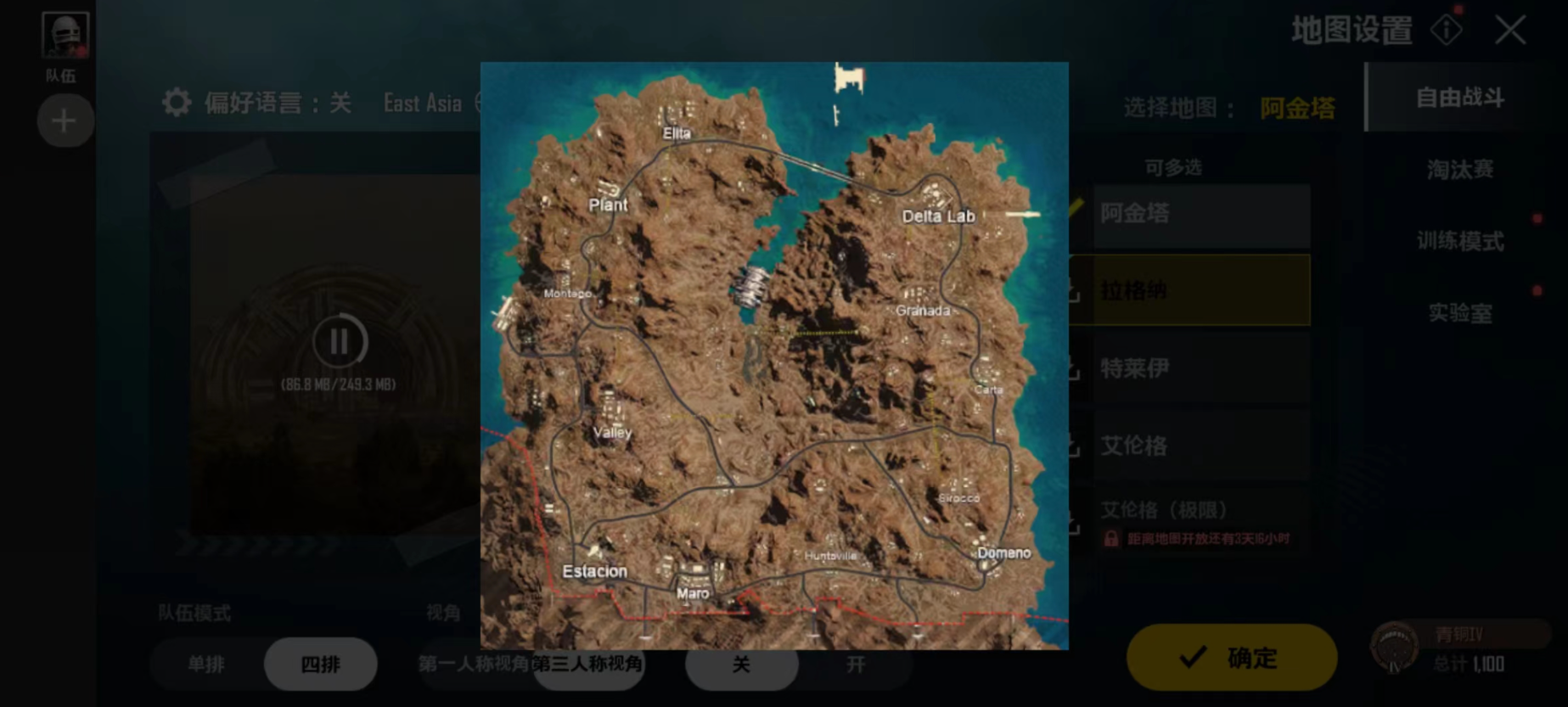Screen dimensions: 1568x707
Task: Select the 拉格纳 map entry
Action: 1200,290
